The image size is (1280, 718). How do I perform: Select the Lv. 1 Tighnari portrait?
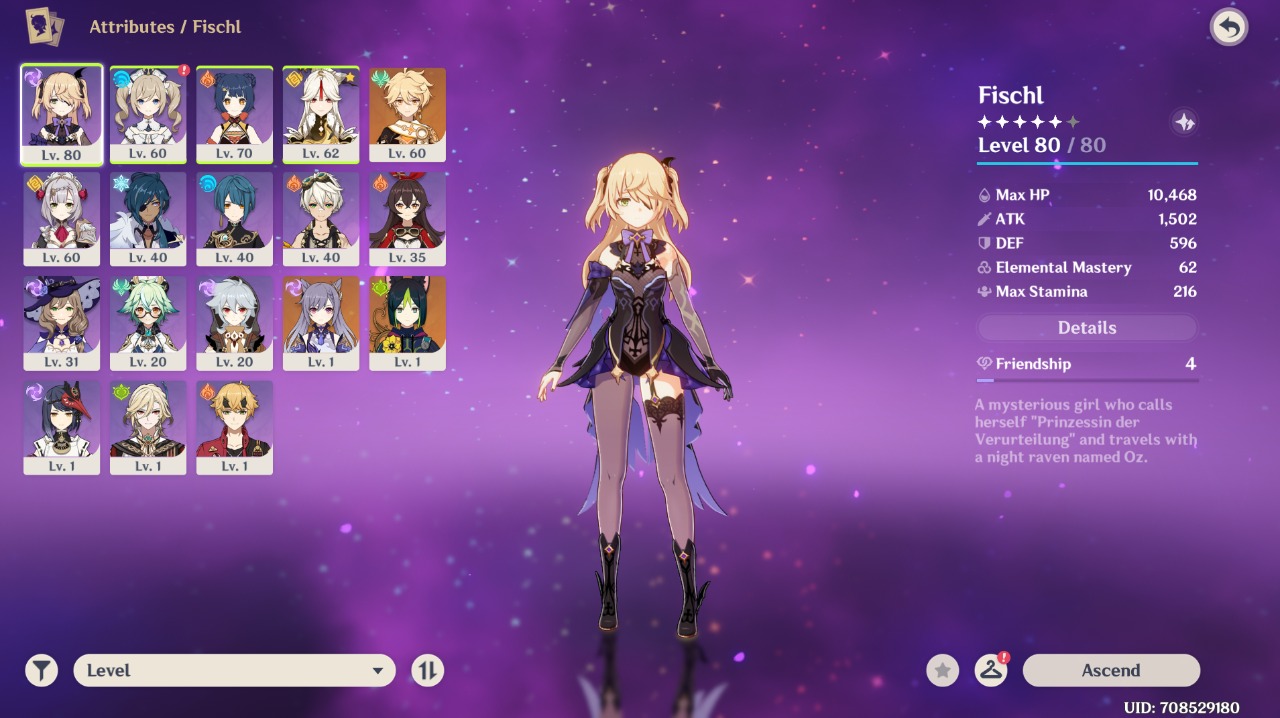coord(407,322)
